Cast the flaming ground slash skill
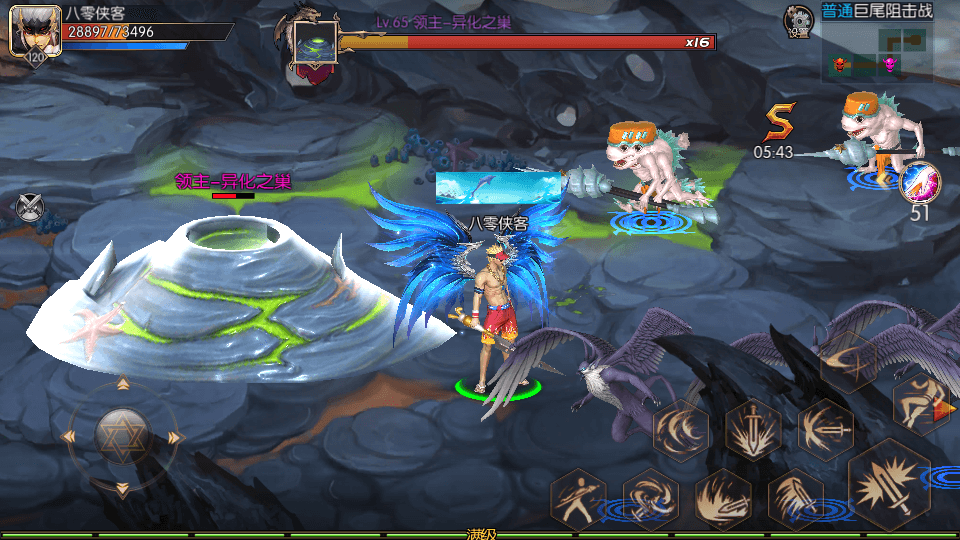Viewport: 960px width, 540px height. click(722, 497)
